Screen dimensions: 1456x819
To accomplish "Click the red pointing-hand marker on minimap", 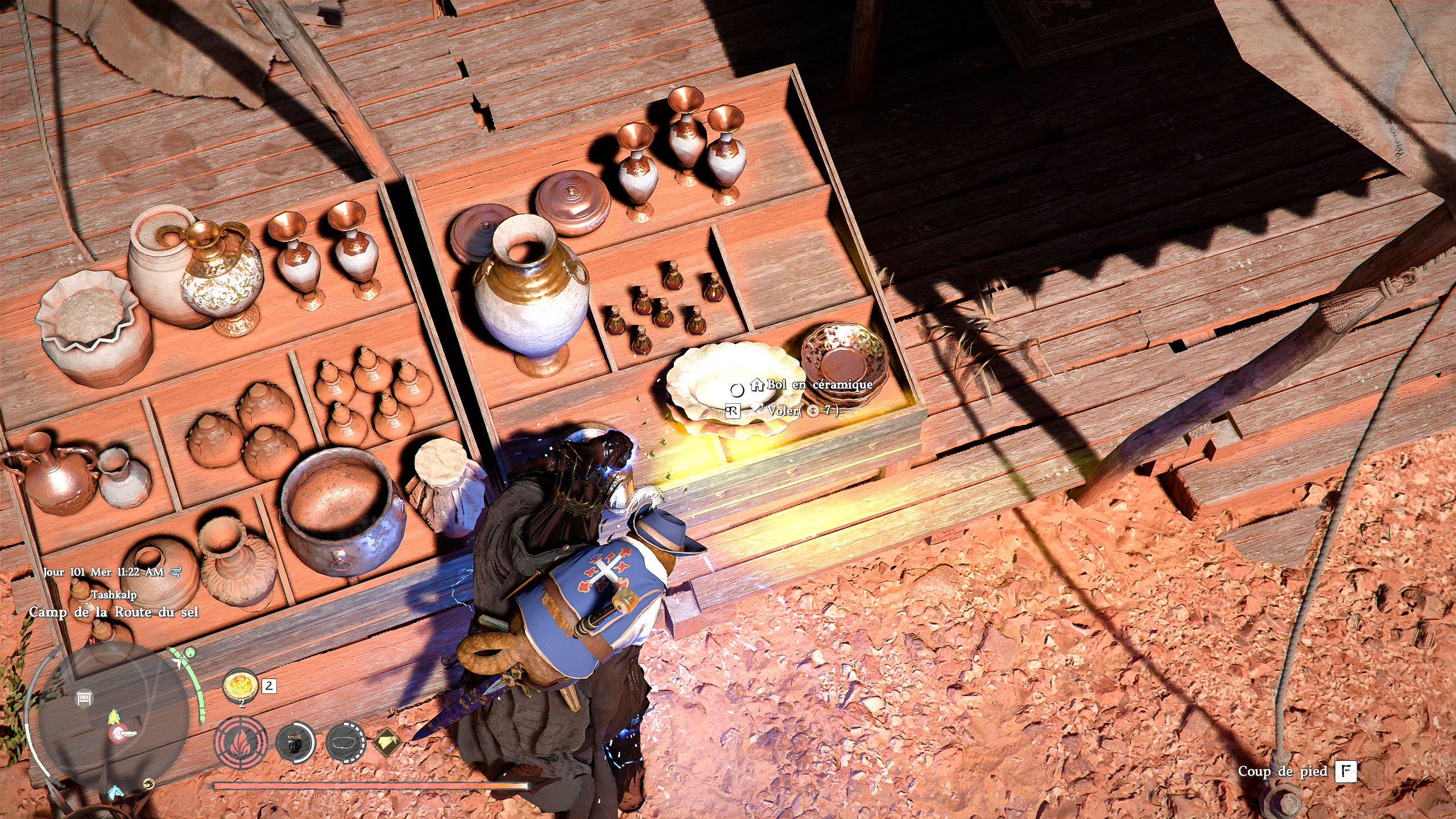I will click(x=122, y=734).
